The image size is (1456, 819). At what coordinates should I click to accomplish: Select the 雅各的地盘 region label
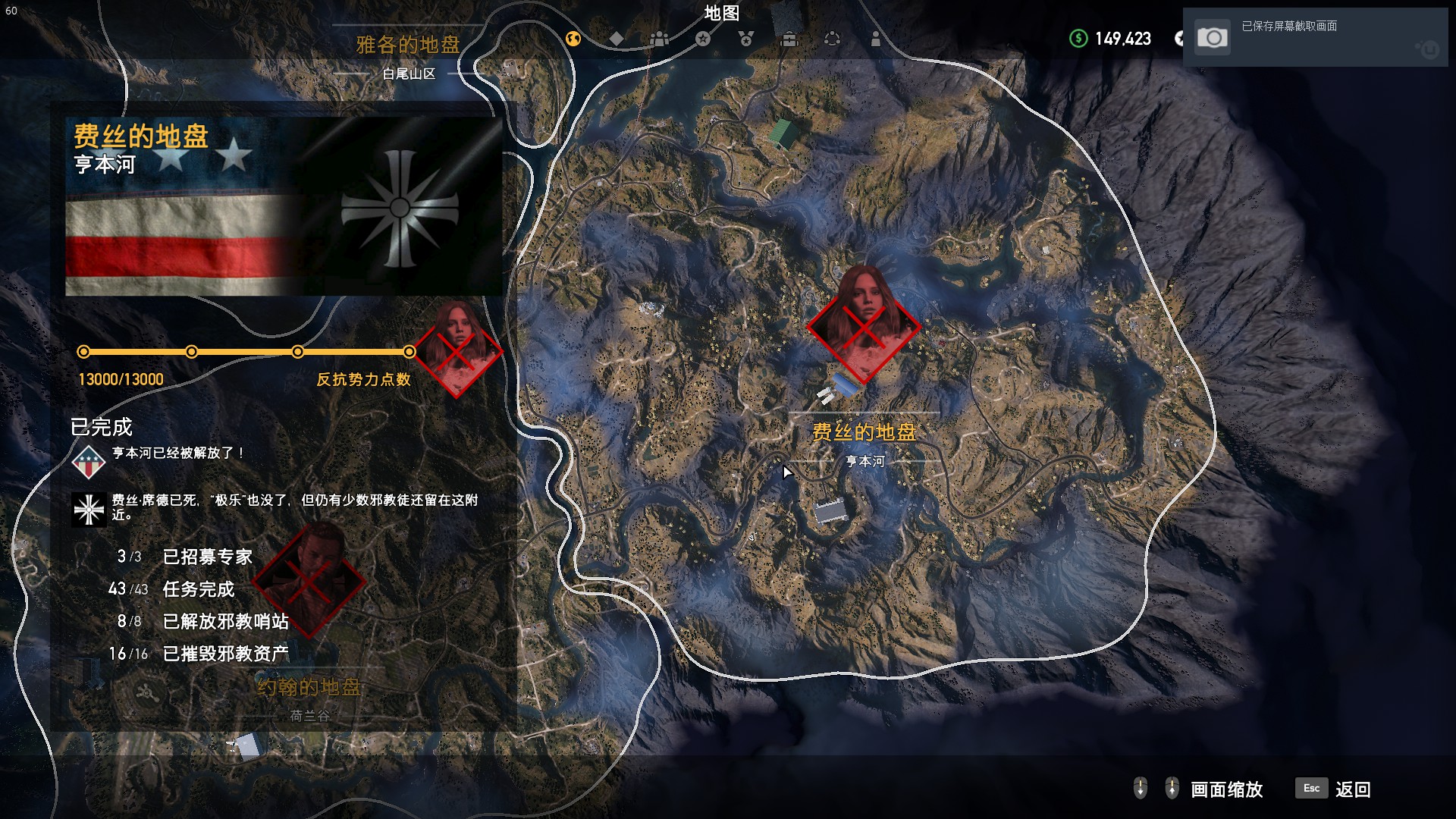point(408,45)
